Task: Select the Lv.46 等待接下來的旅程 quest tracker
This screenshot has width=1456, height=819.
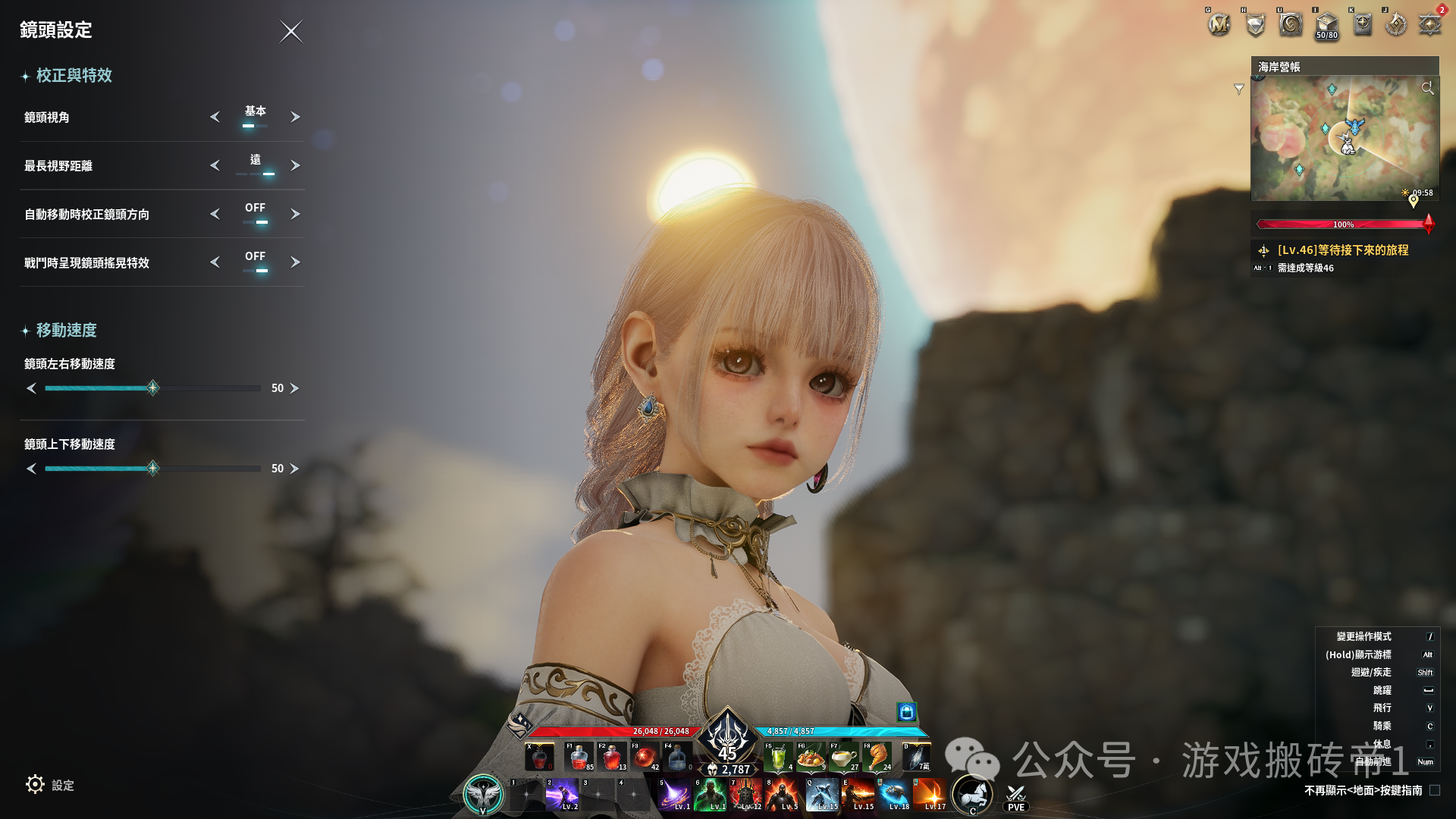Action: click(1342, 250)
